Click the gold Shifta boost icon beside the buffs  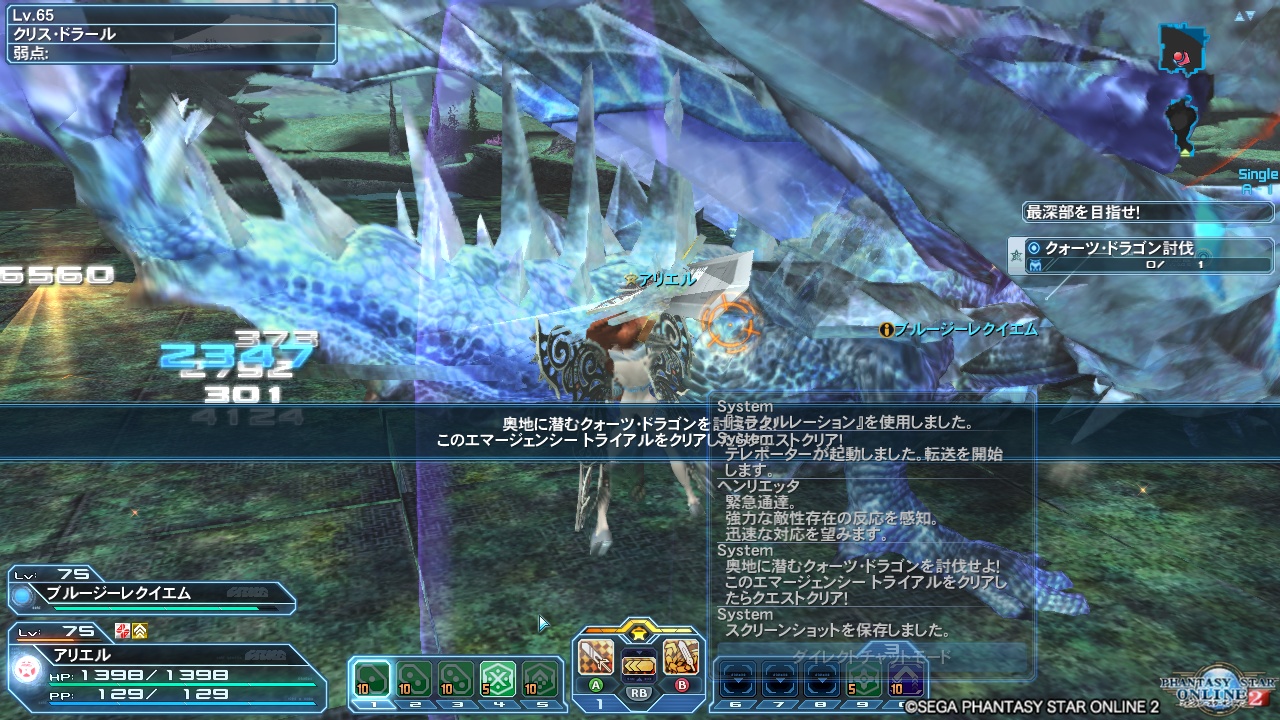[141, 631]
